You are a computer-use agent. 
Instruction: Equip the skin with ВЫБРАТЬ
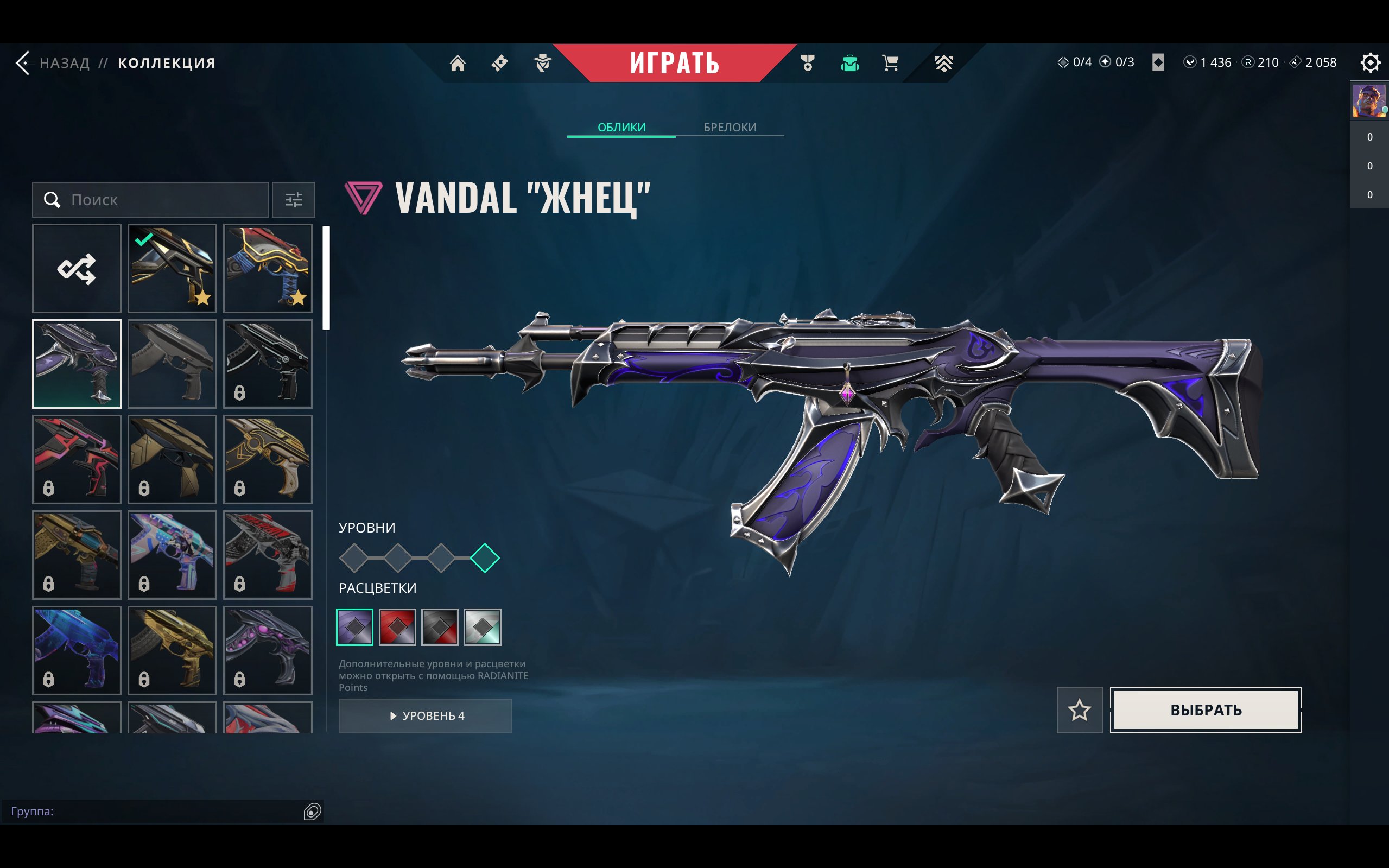coord(1206,710)
